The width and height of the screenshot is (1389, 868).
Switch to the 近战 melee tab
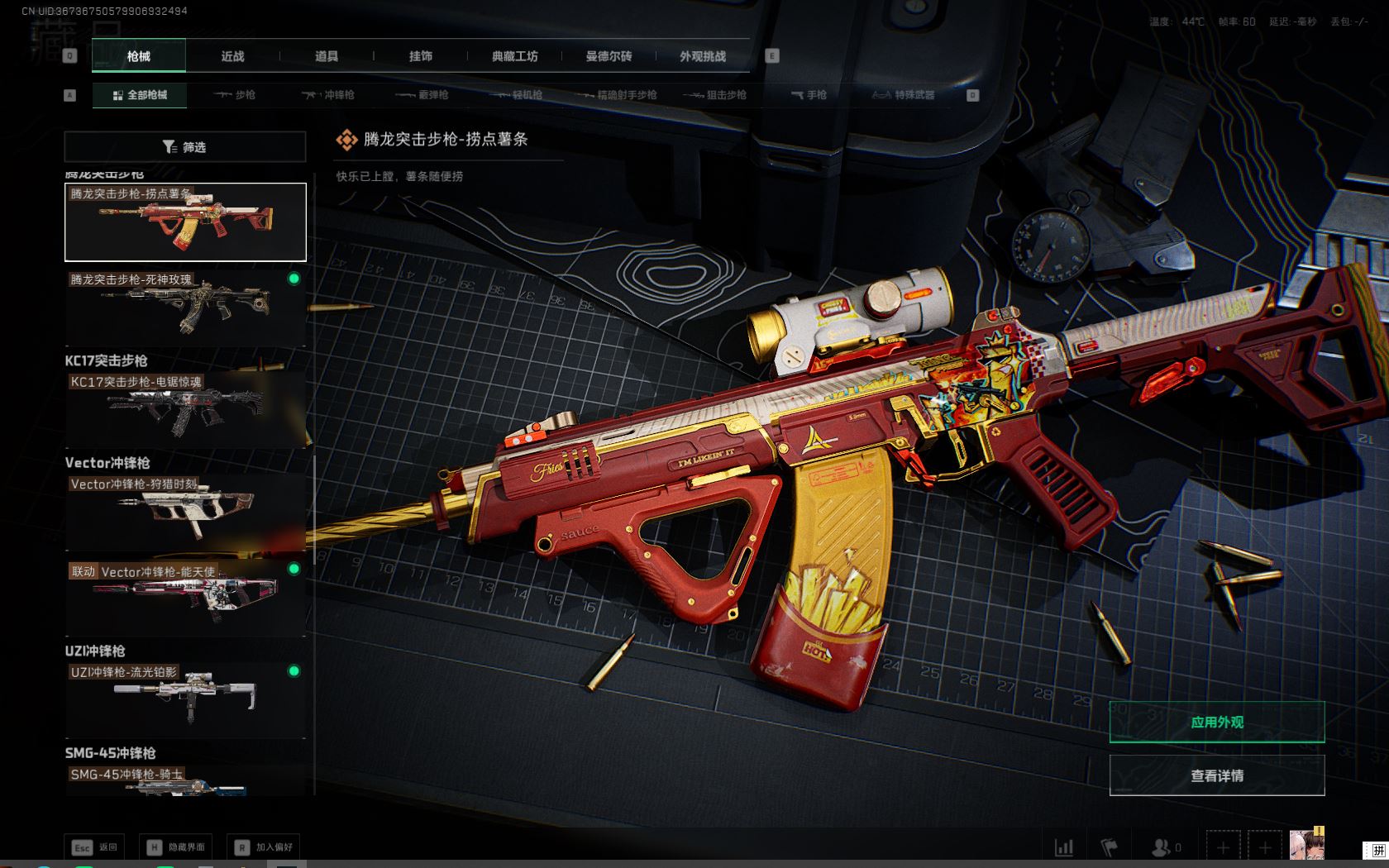point(232,56)
